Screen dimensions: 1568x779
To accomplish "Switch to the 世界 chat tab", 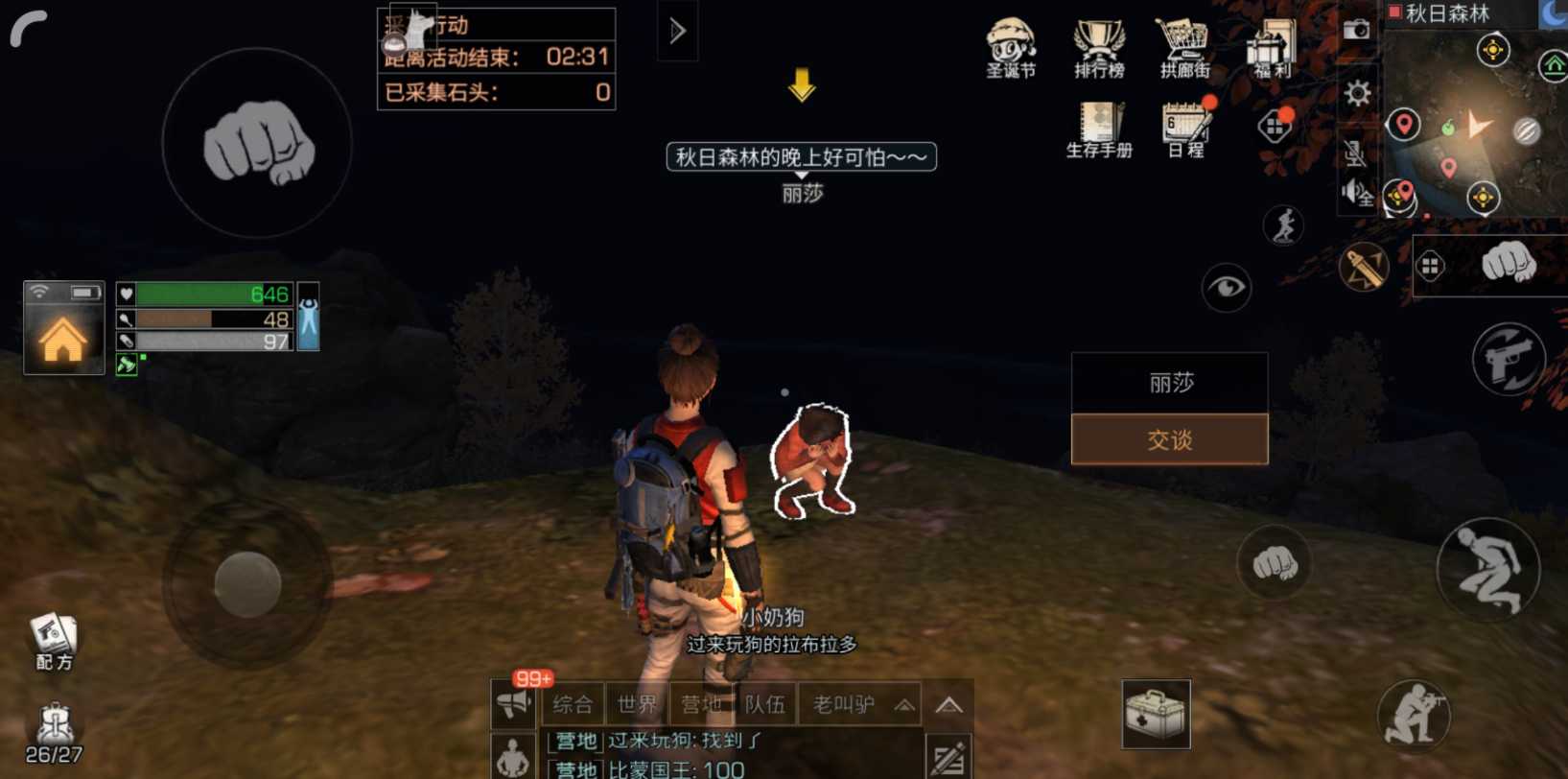I will [x=637, y=705].
